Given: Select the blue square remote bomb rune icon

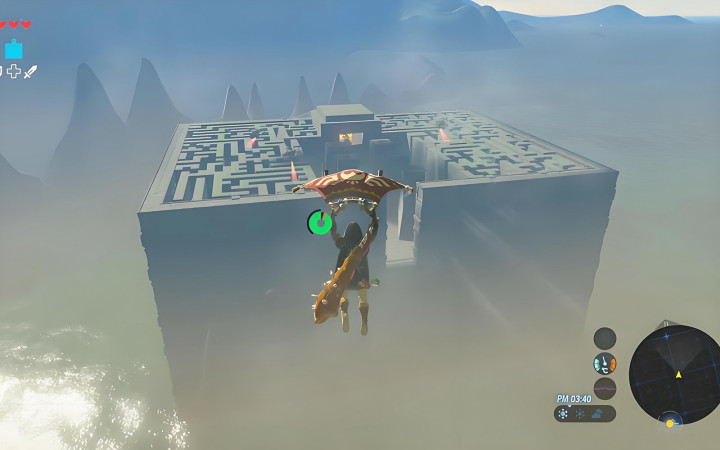Looking at the screenshot, I should coord(14,49).
